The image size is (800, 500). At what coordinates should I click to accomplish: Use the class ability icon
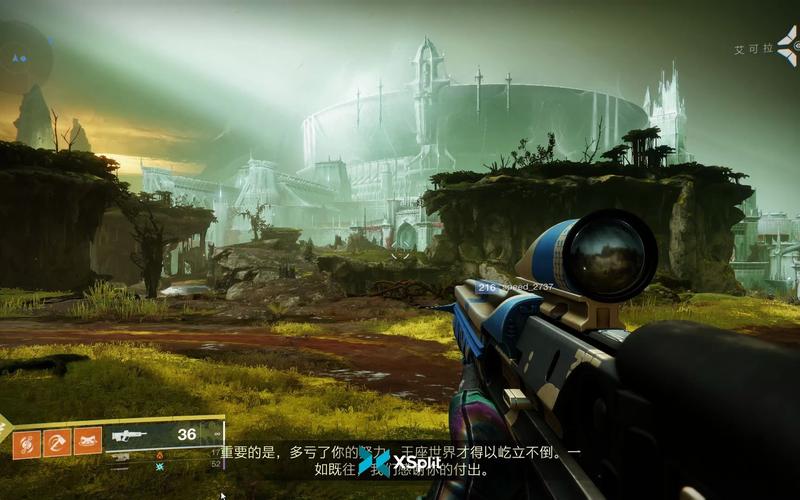click(x=88, y=441)
